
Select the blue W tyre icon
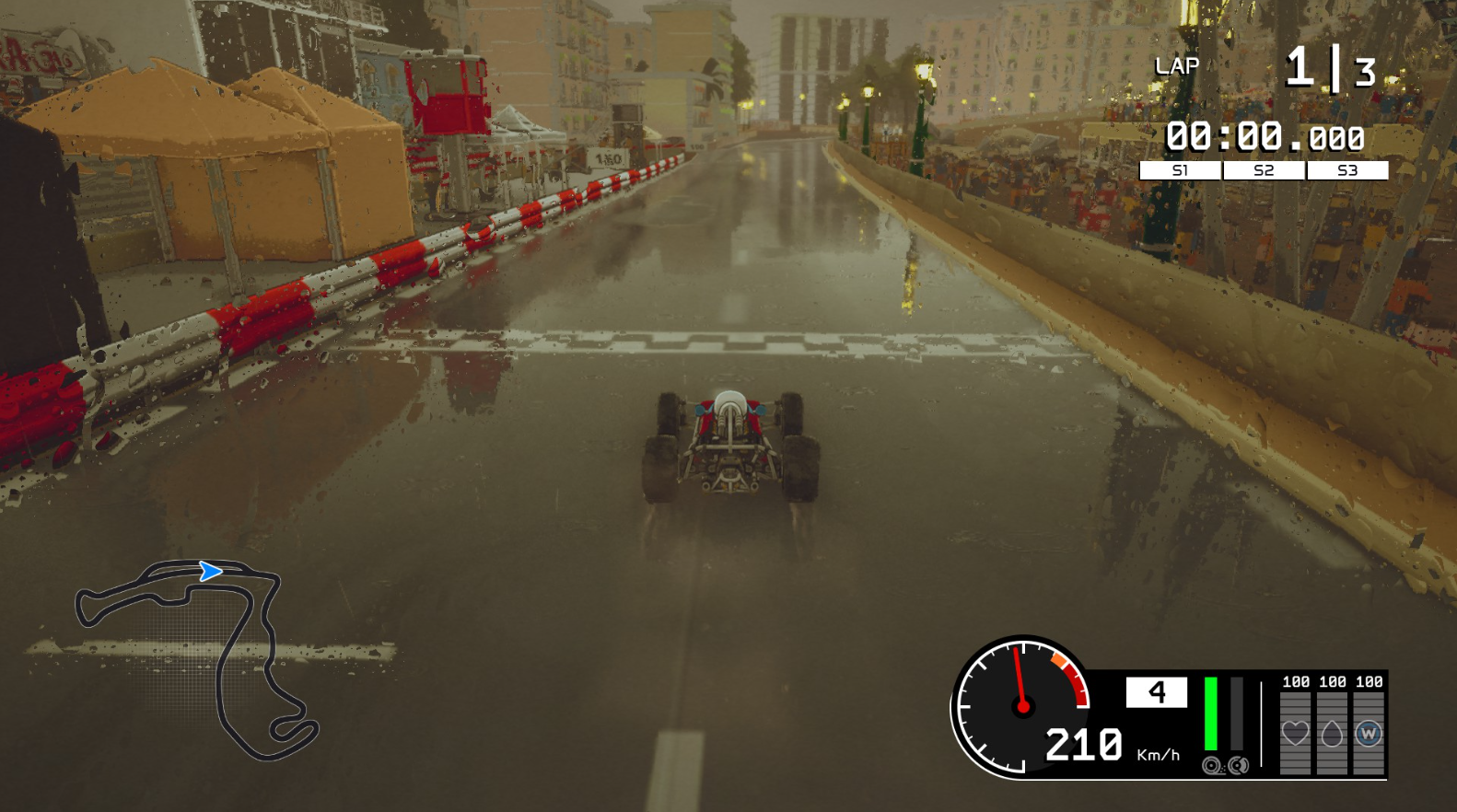coord(1369,733)
